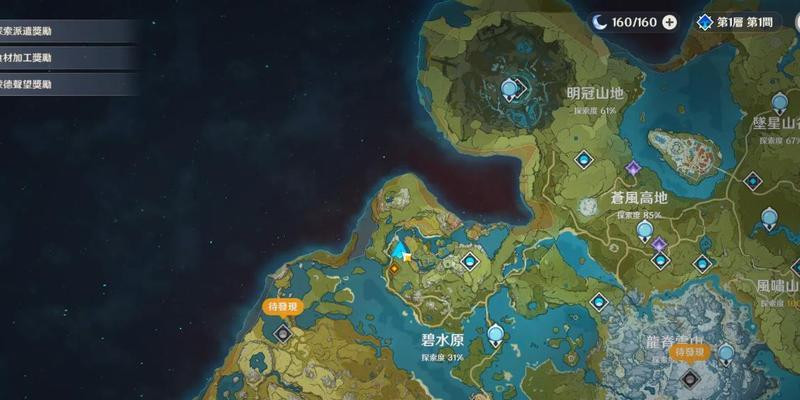Click the orange quest marker near the player
The image size is (800, 400).
[394, 268]
